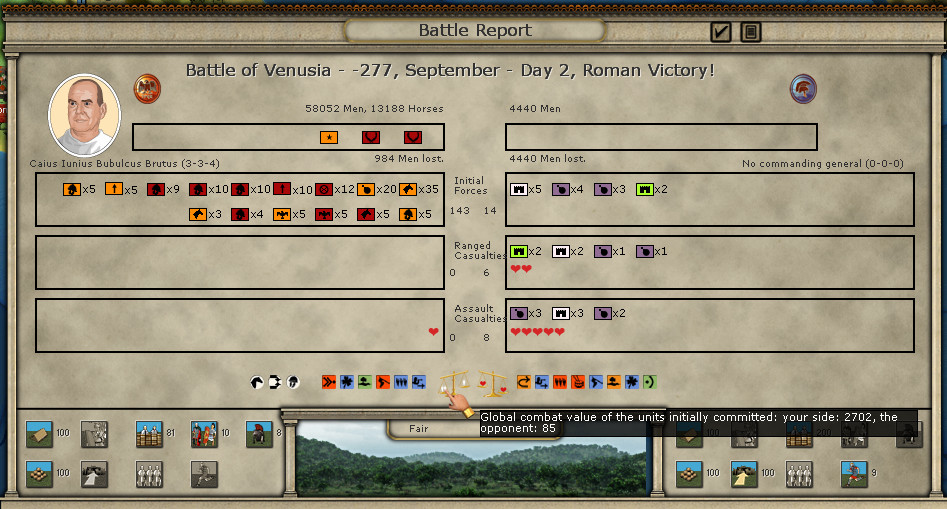Image resolution: width=947 pixels, height=509 pixels.
Task: Click the Roman helmet icon in the left stats
Action: click(x=259, y=435)
